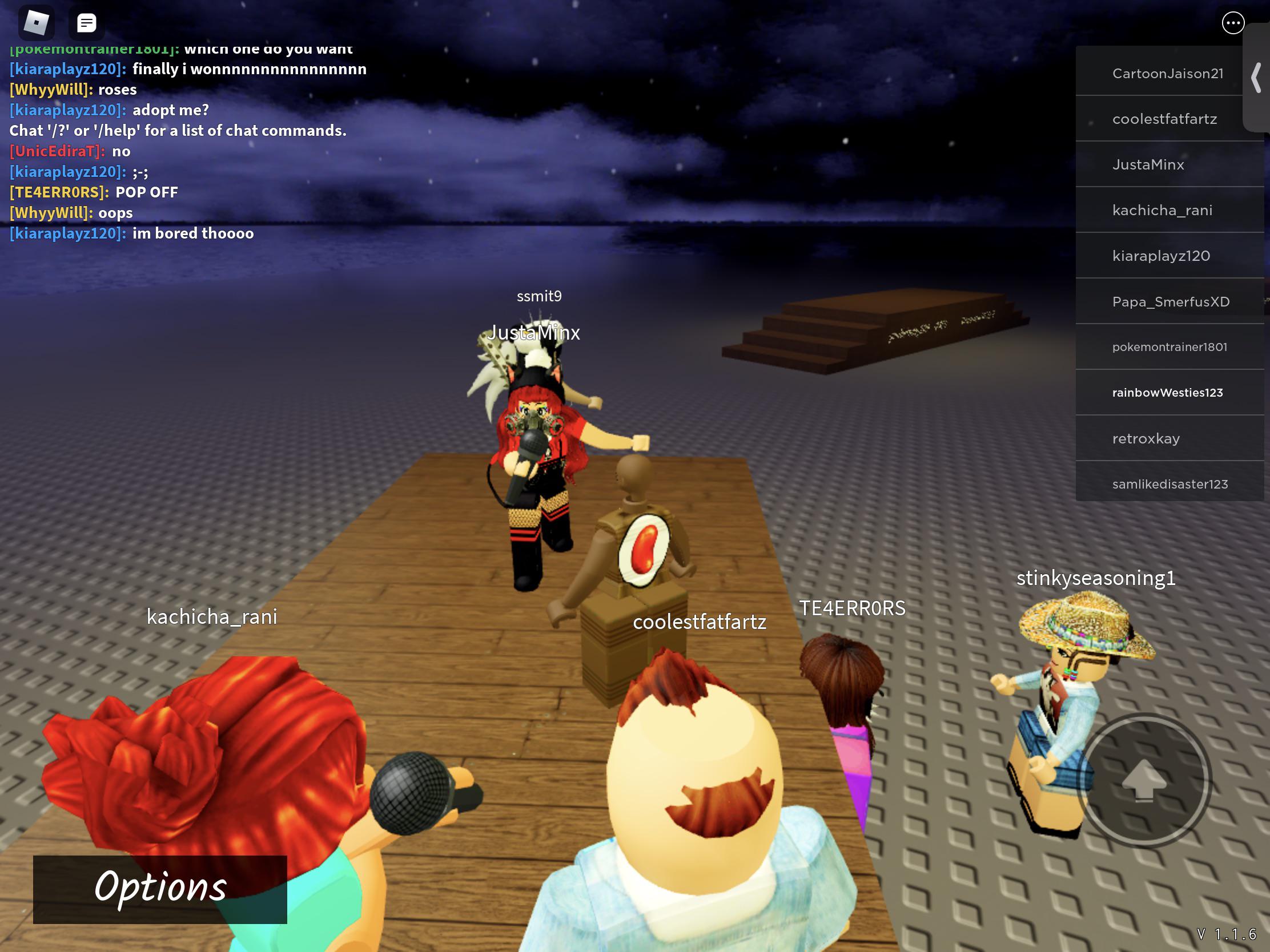
Task: Select JustaMinx in the player list
Action: 1169,164
